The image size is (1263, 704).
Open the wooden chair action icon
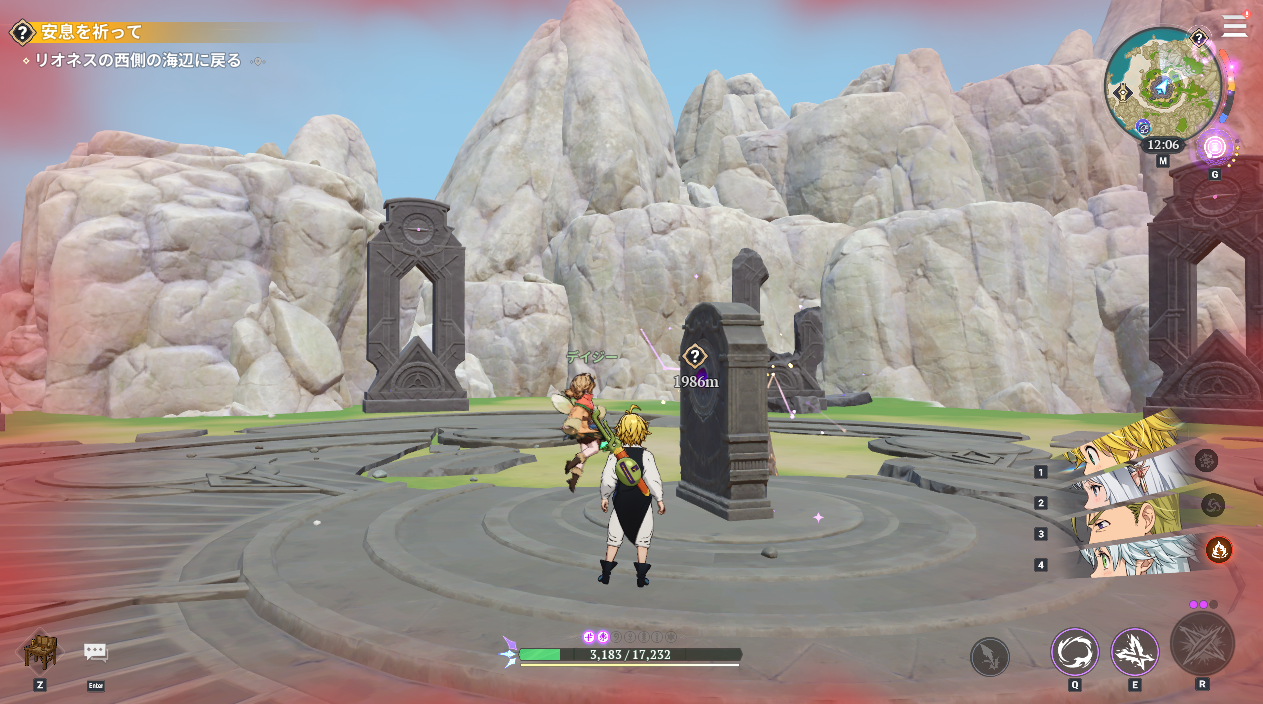tap(40, 651)
